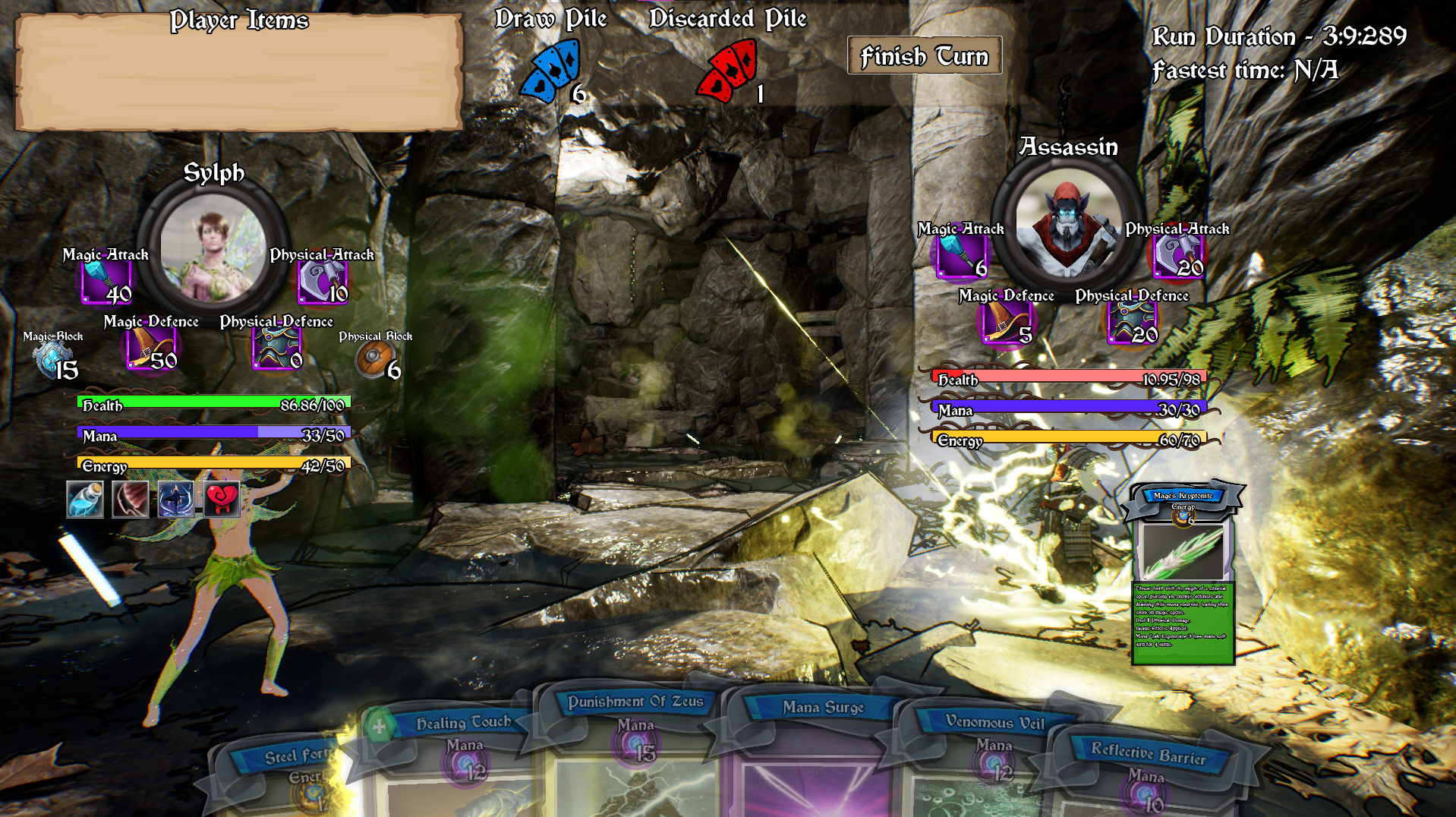Viewport: 1456px width, 817px height.
Task: Inspect the enemy's Mage's Kryptonite card
Action: (x=1183, y=575)
